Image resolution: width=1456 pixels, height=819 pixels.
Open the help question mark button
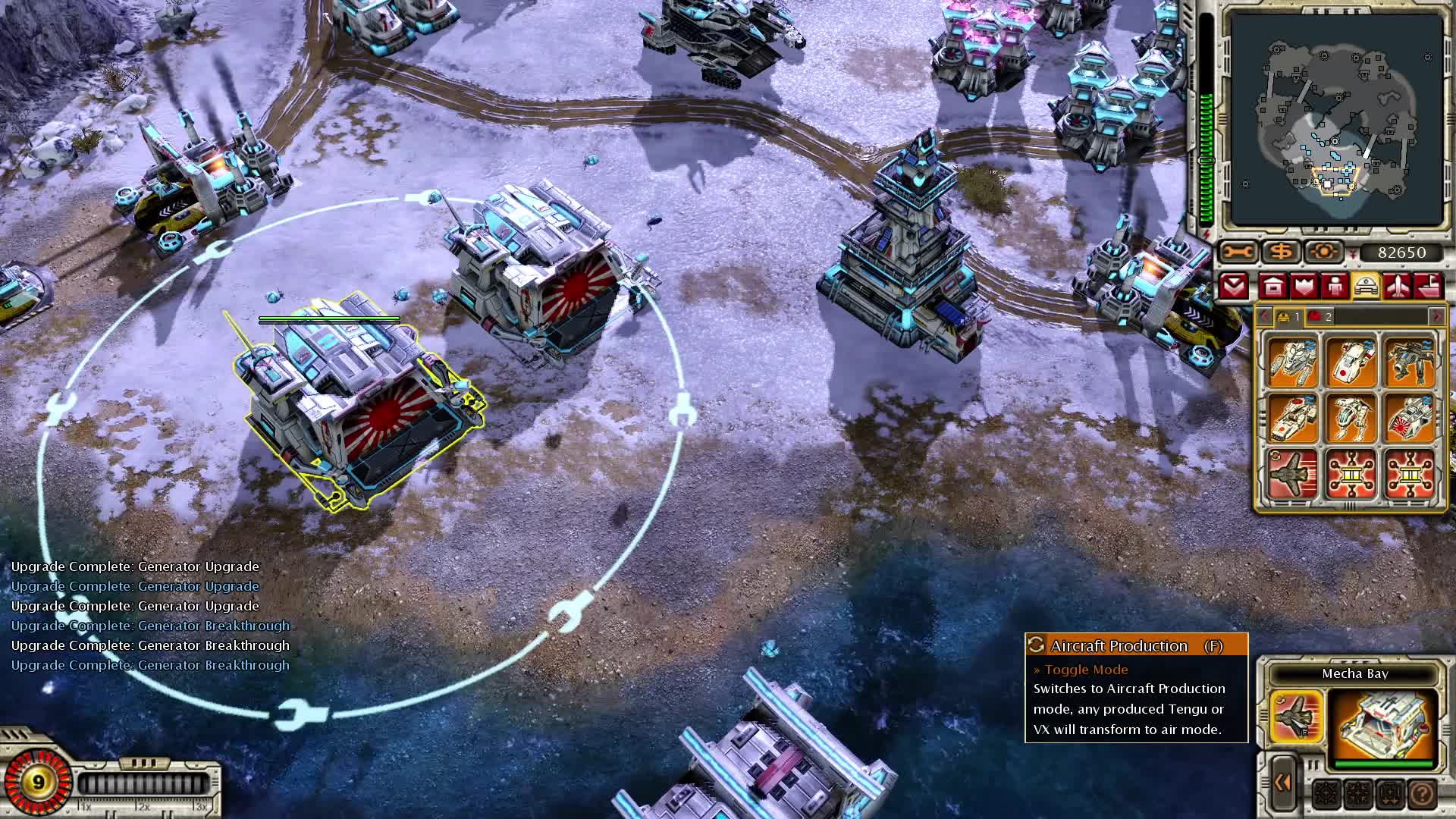(1420, 795)
